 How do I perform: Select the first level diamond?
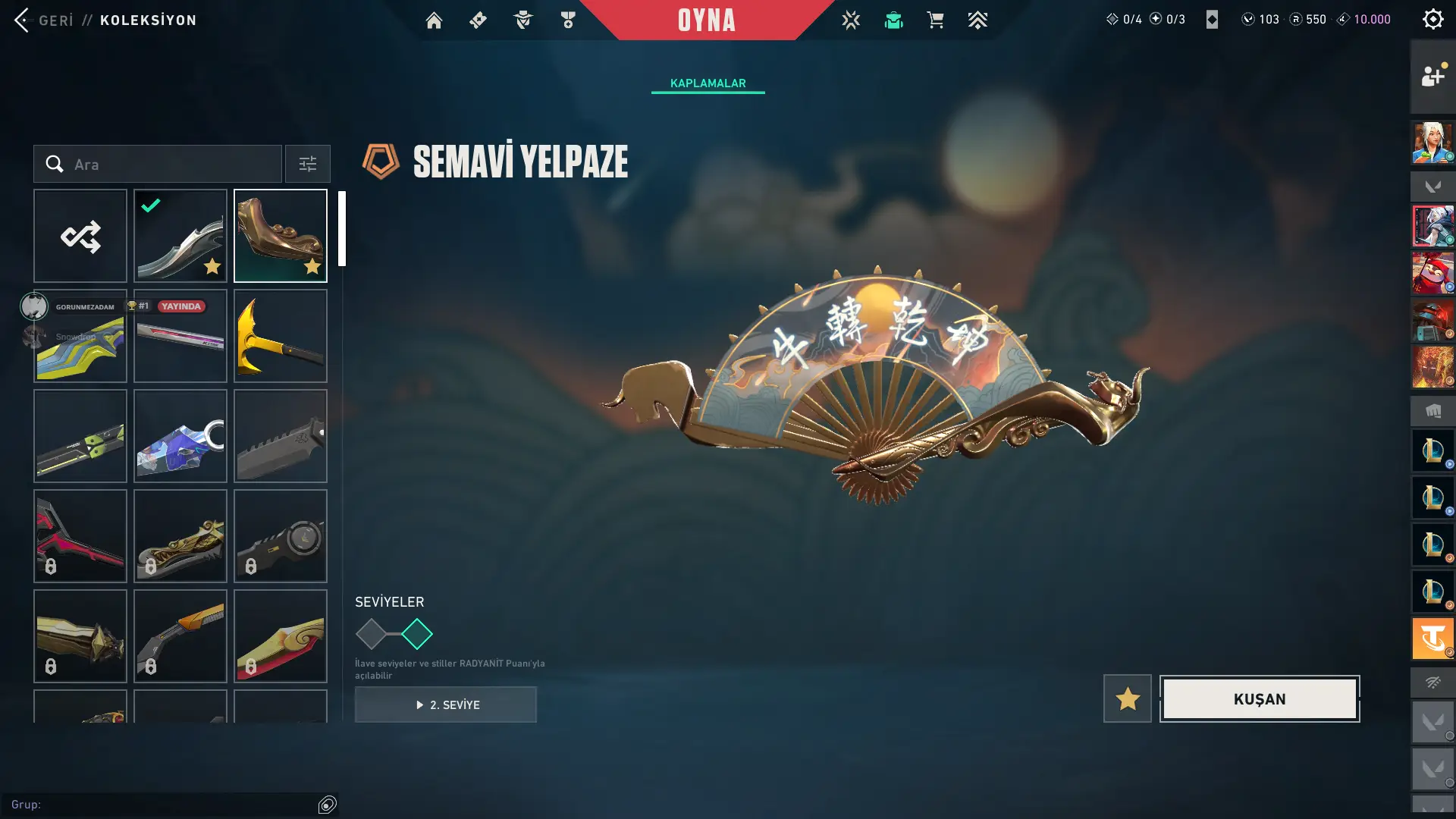[371, 634]
